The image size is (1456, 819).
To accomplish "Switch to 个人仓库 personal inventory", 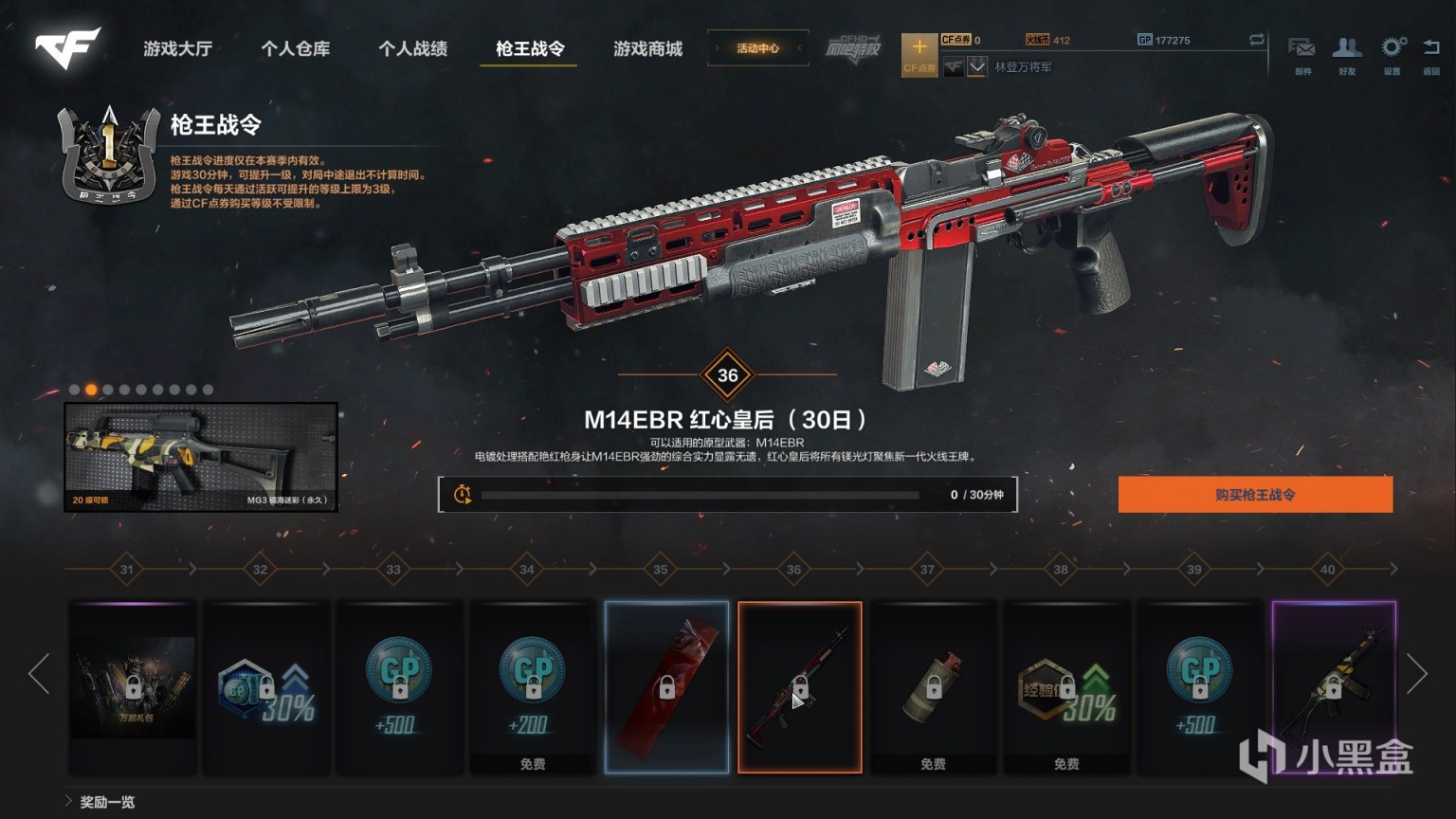I will click(295, 48).
